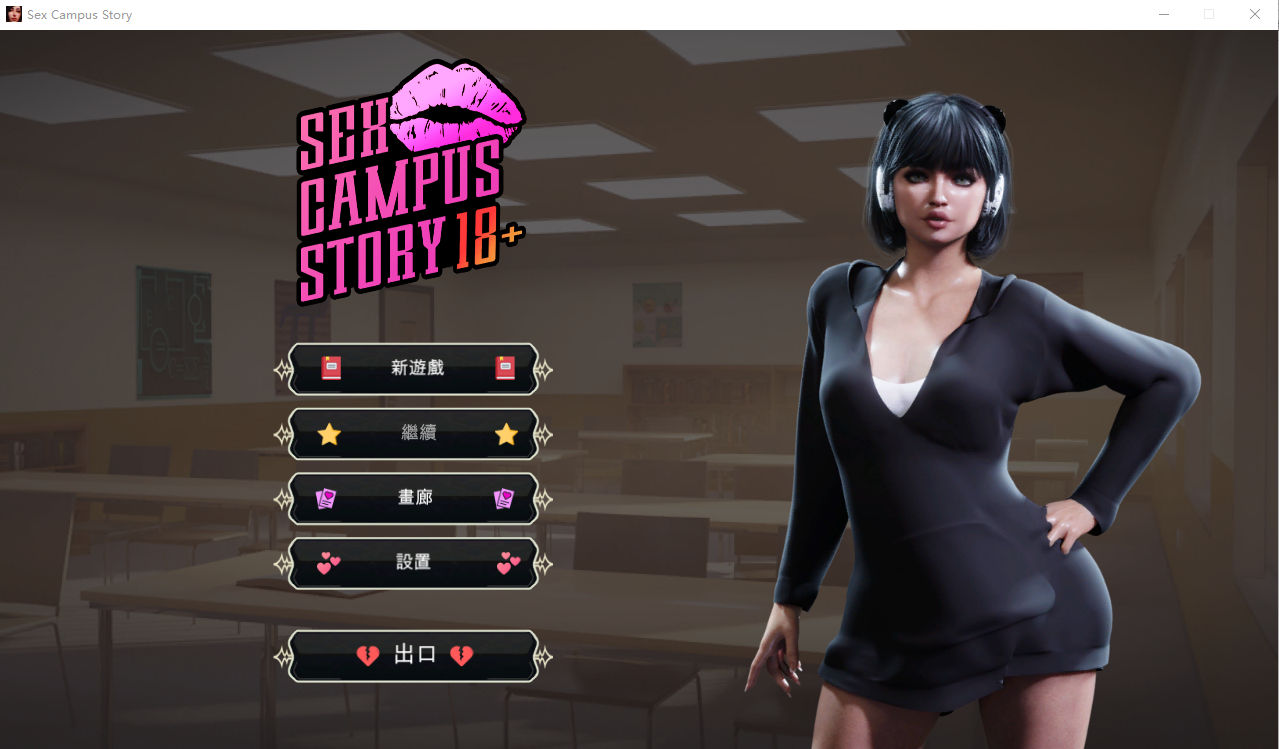Viewport: 1279px width, 749px height.
Task: Open the 設置 settings menu
Action: click(x=414, y=563)
